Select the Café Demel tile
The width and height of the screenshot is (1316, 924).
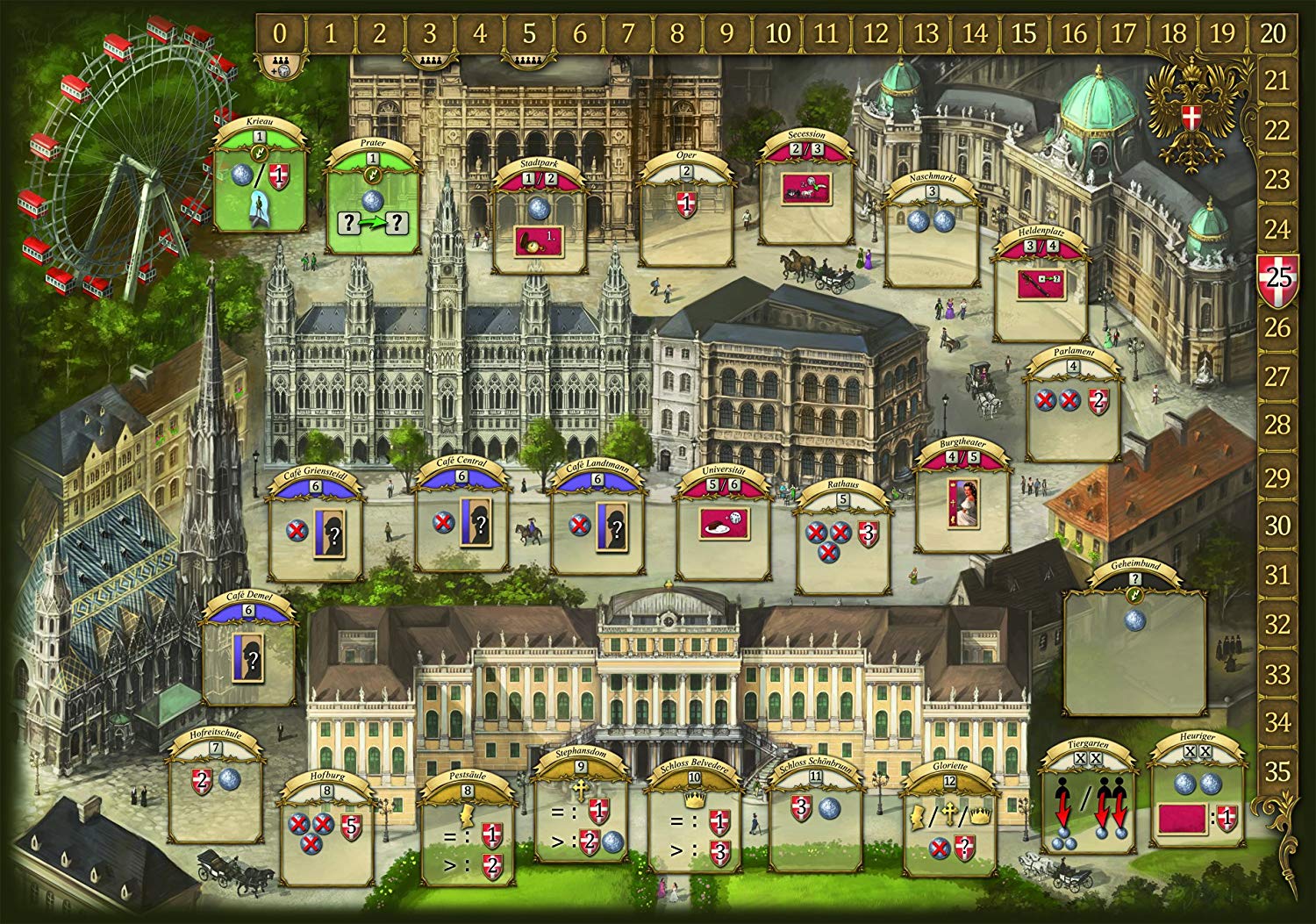[247, 654]
